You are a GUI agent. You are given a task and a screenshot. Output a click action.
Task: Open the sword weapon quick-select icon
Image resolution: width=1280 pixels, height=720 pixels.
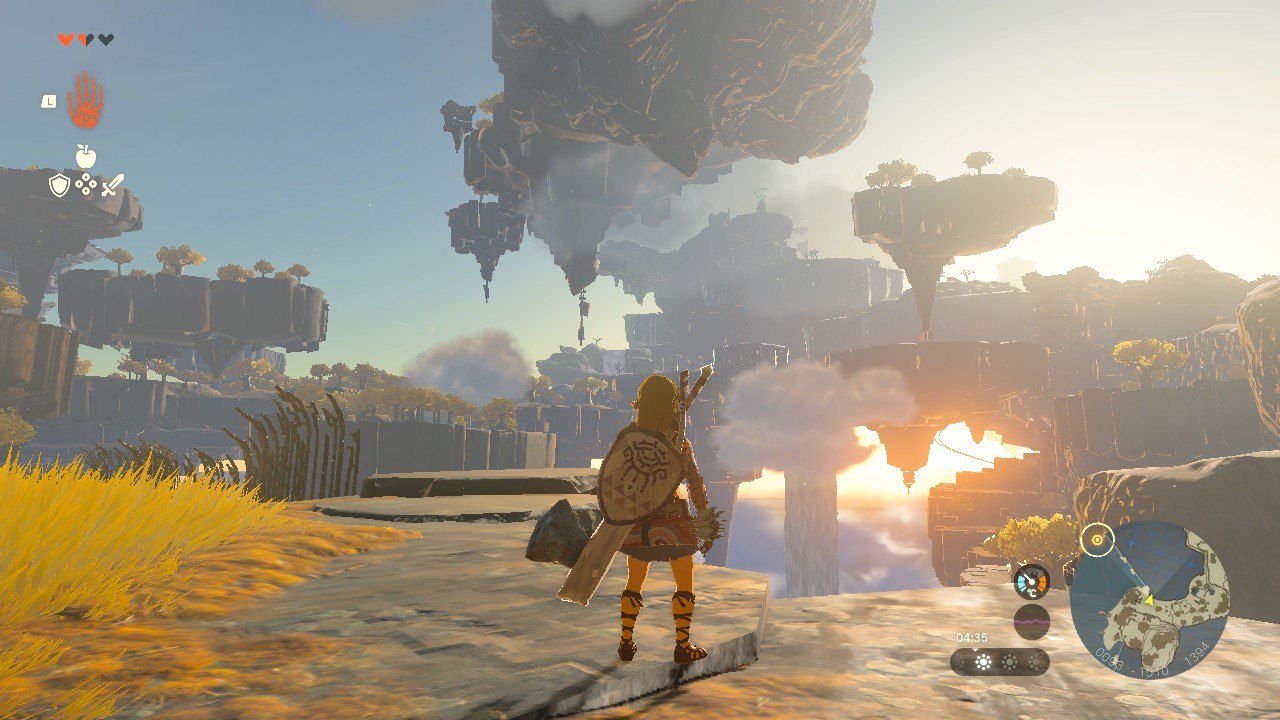tap(112, 185)
